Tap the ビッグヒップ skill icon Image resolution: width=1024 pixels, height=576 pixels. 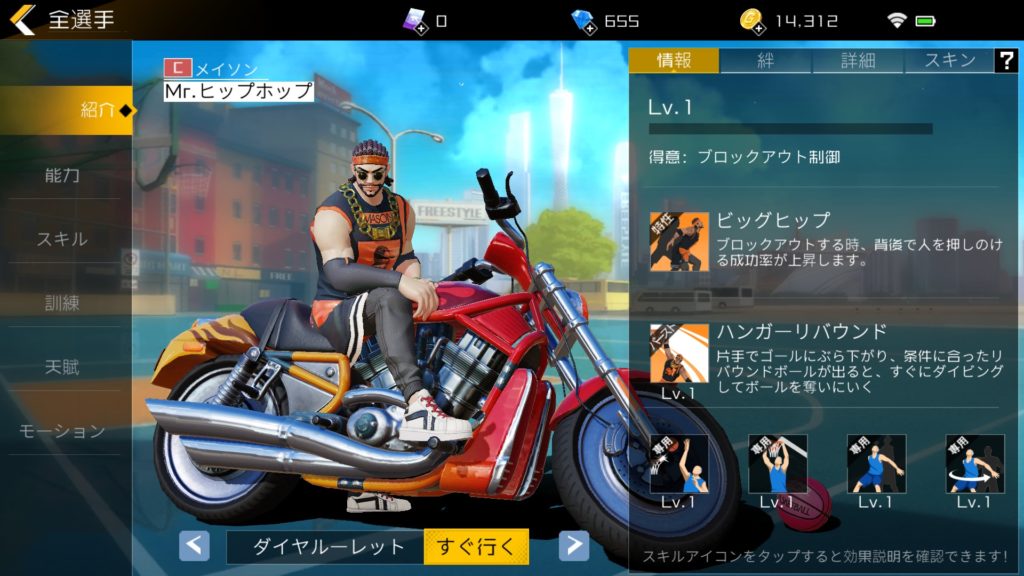pos(679,241)
